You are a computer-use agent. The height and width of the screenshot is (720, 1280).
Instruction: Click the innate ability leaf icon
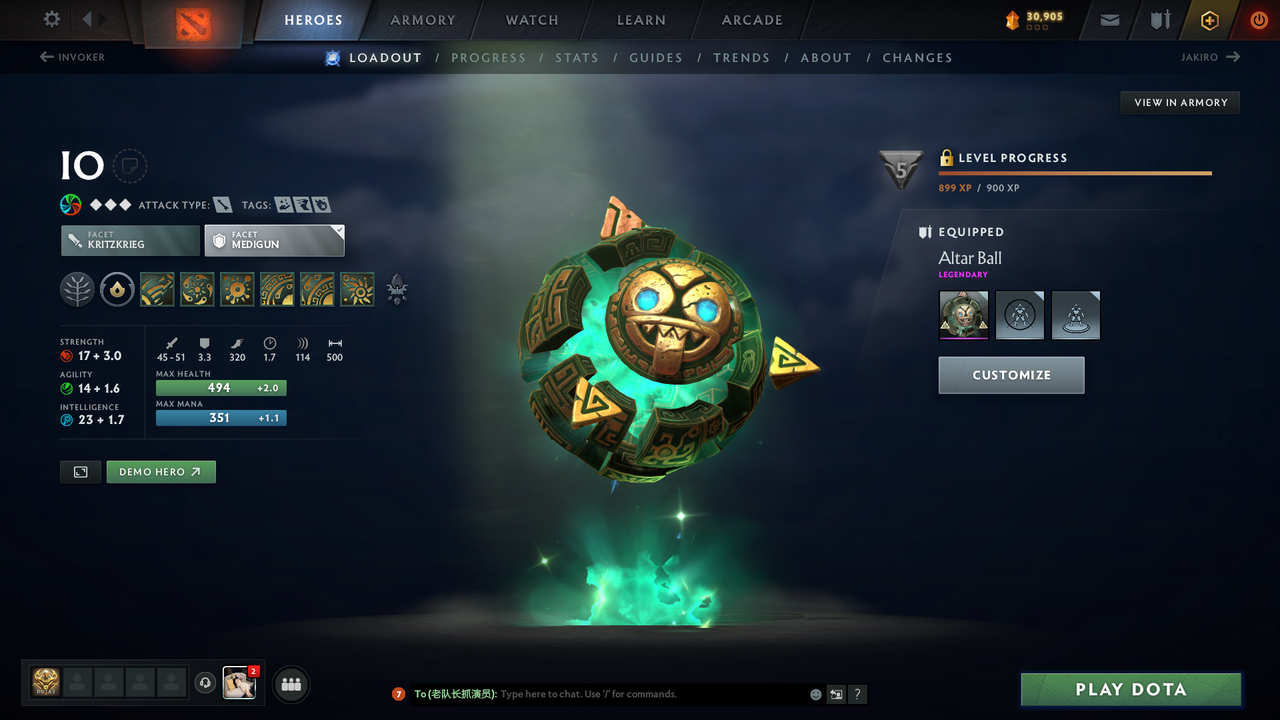point(77,289)
